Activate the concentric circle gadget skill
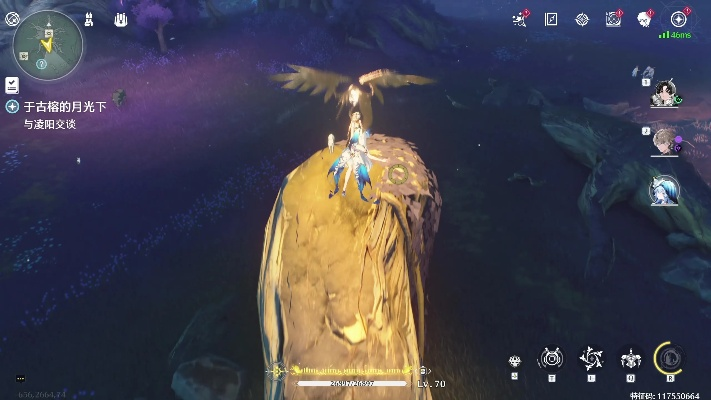This screenshot has height=400, width=711. [551, 359]
